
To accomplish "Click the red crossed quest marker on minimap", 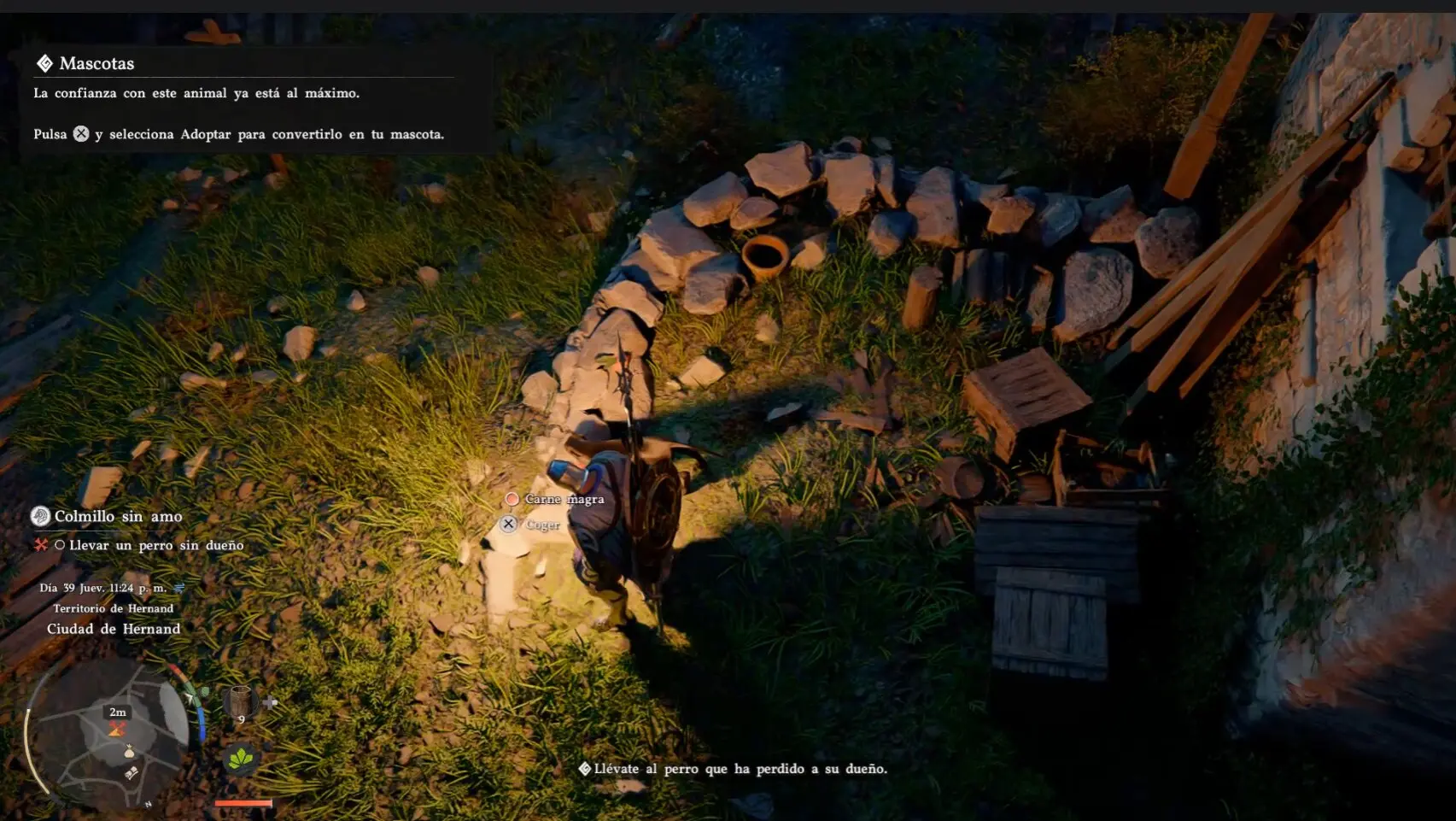I will tap(117, 729).
